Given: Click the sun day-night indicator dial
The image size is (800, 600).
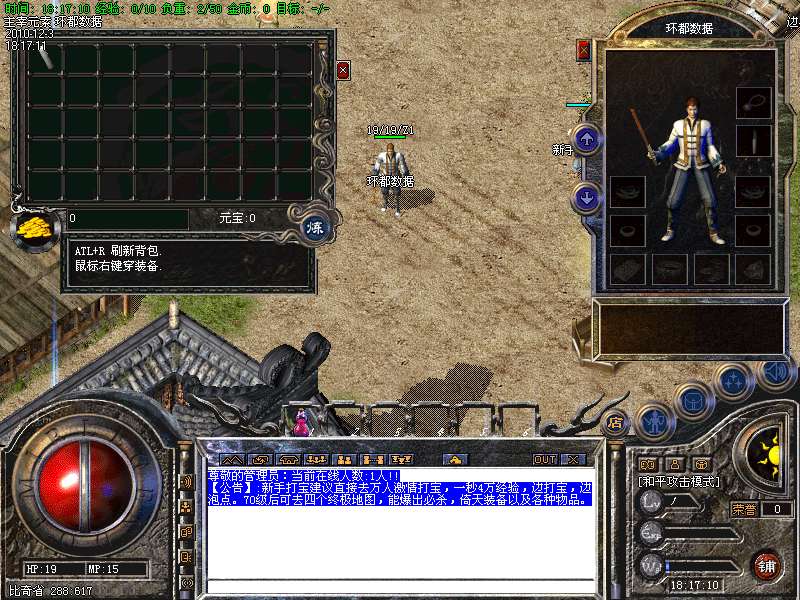Looking at the screenshot, I should tap(769, 456).
